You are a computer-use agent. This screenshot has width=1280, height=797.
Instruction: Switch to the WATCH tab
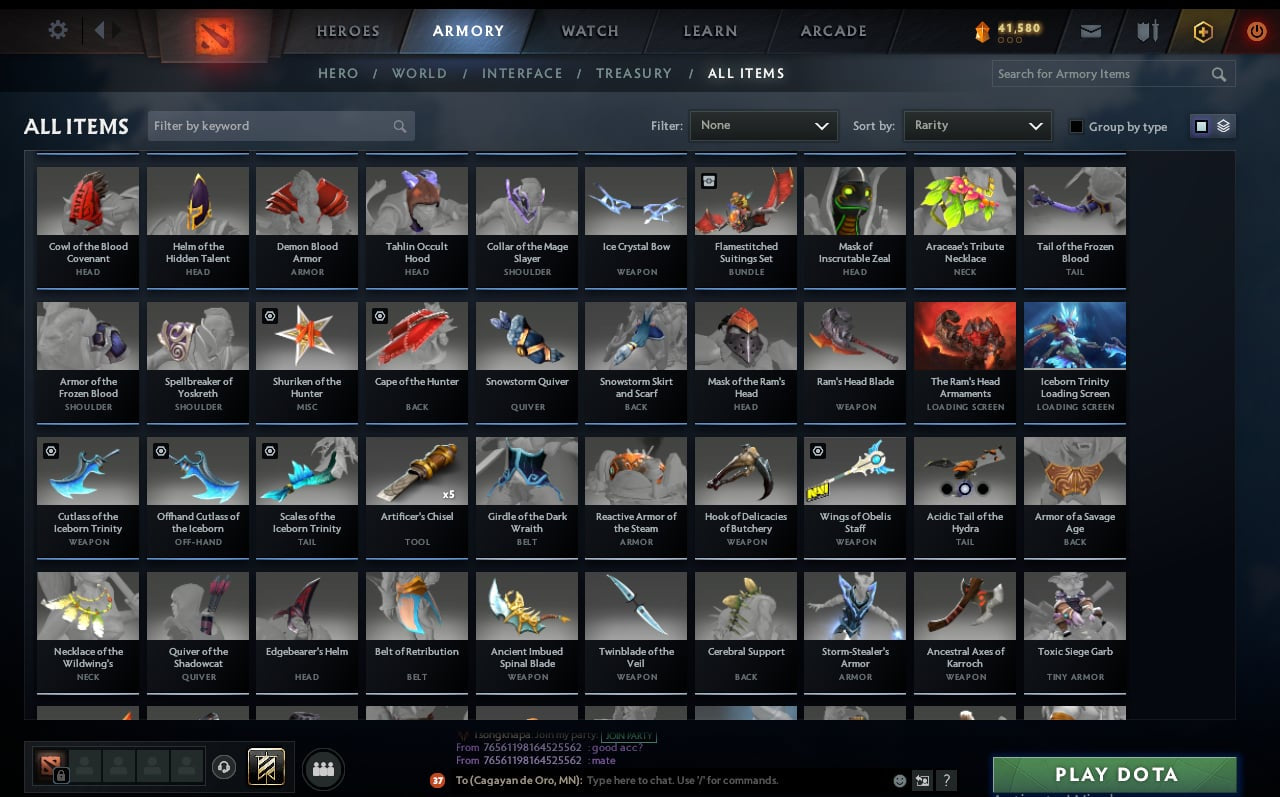(589, 31)
